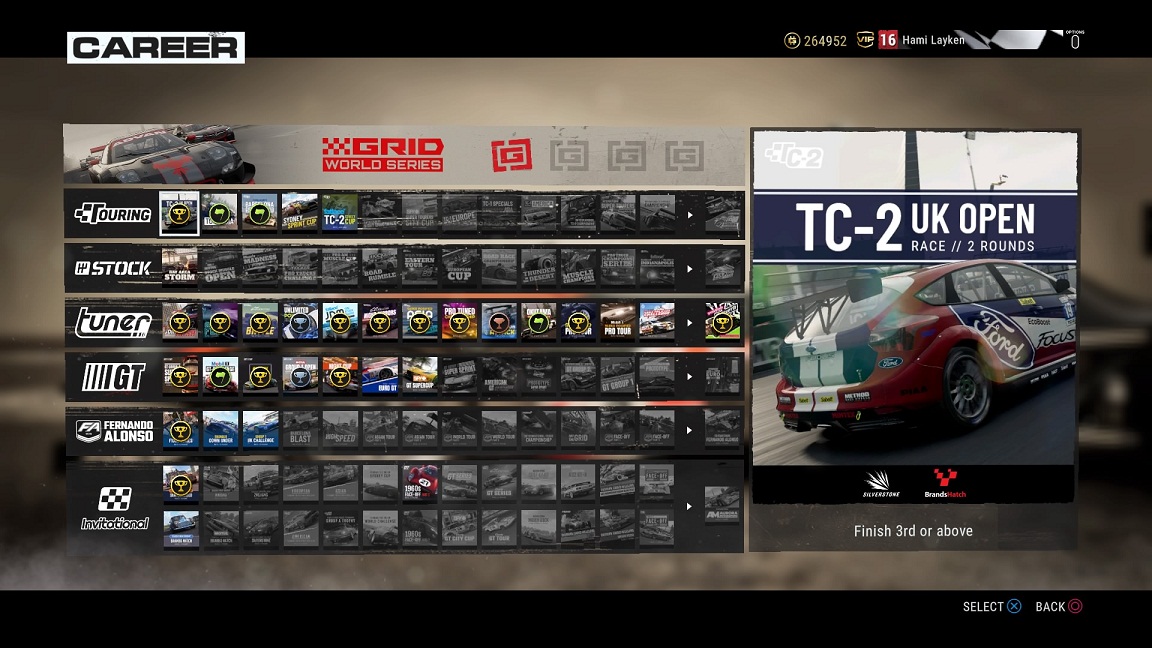The width and height of the screenshot is (1152, 648).
Task: Select the Invitational category label
Action: tap(114, 507)
